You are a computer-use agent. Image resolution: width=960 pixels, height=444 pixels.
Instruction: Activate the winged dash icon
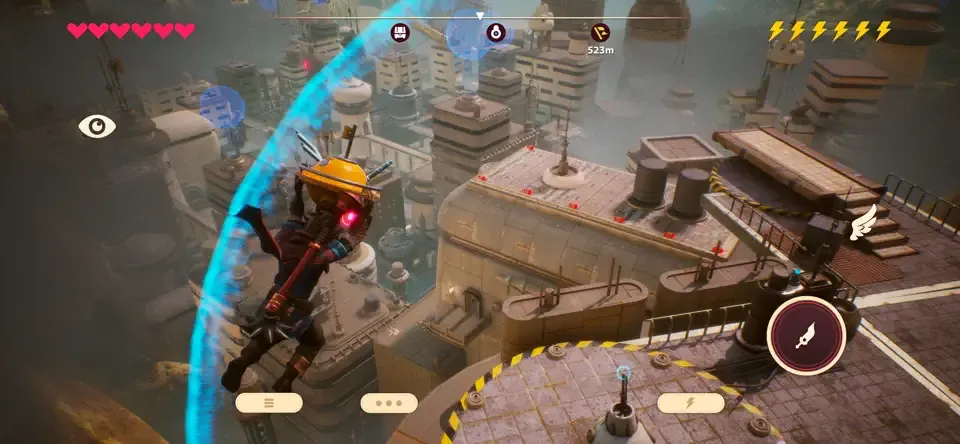tap(860, 224)
